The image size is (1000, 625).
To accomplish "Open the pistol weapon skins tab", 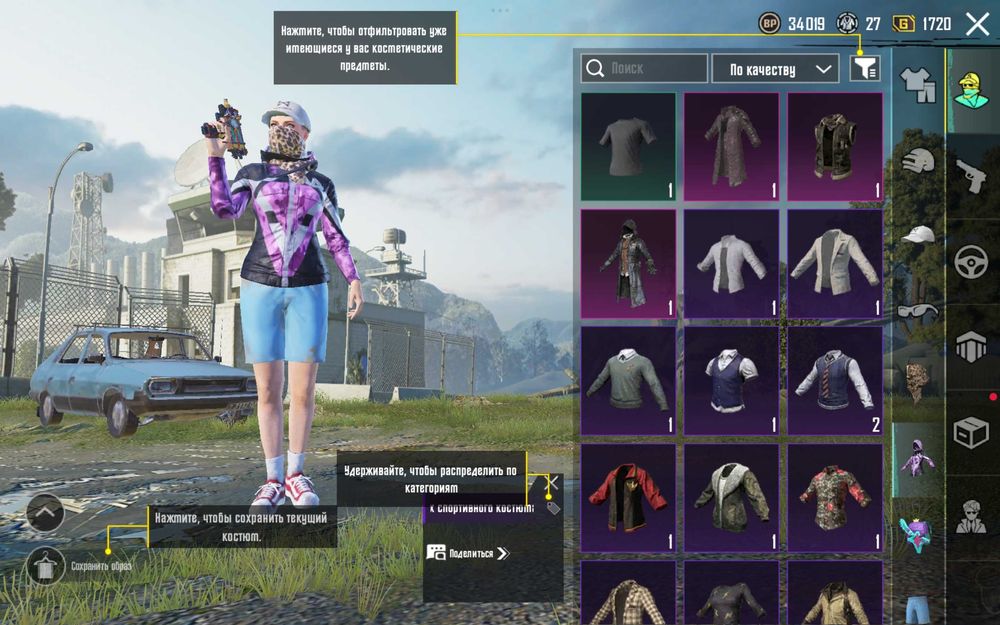I will click(x=971, y=176).
